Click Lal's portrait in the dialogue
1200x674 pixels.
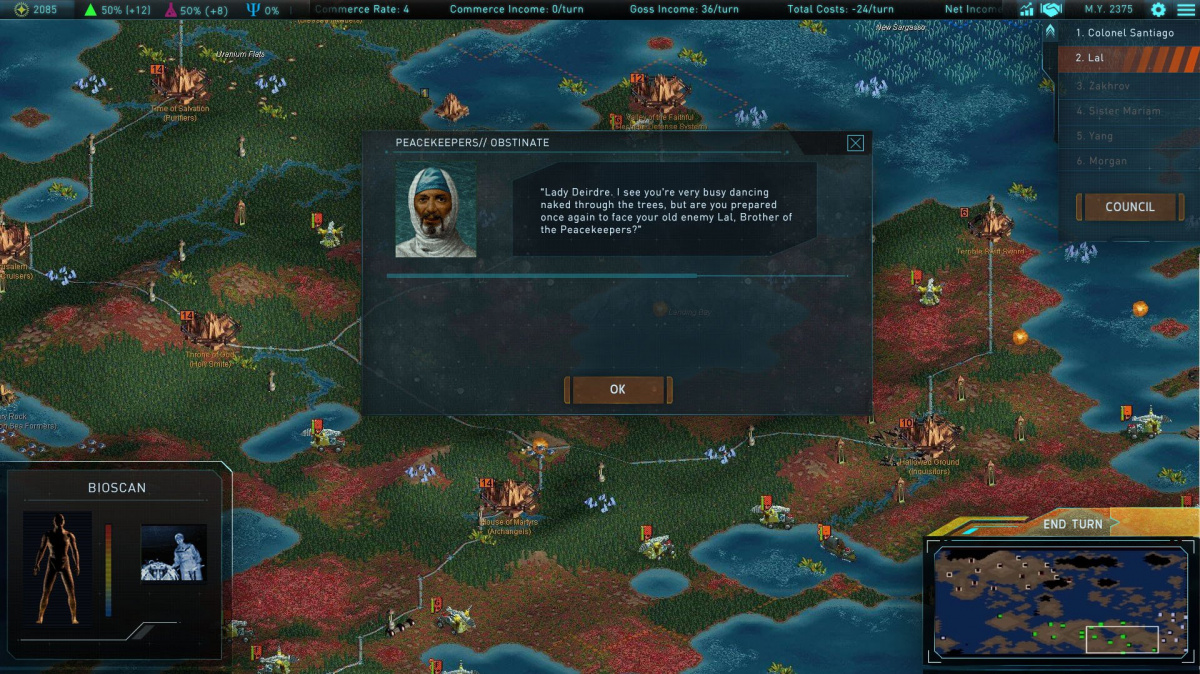(x=436, y=210)
